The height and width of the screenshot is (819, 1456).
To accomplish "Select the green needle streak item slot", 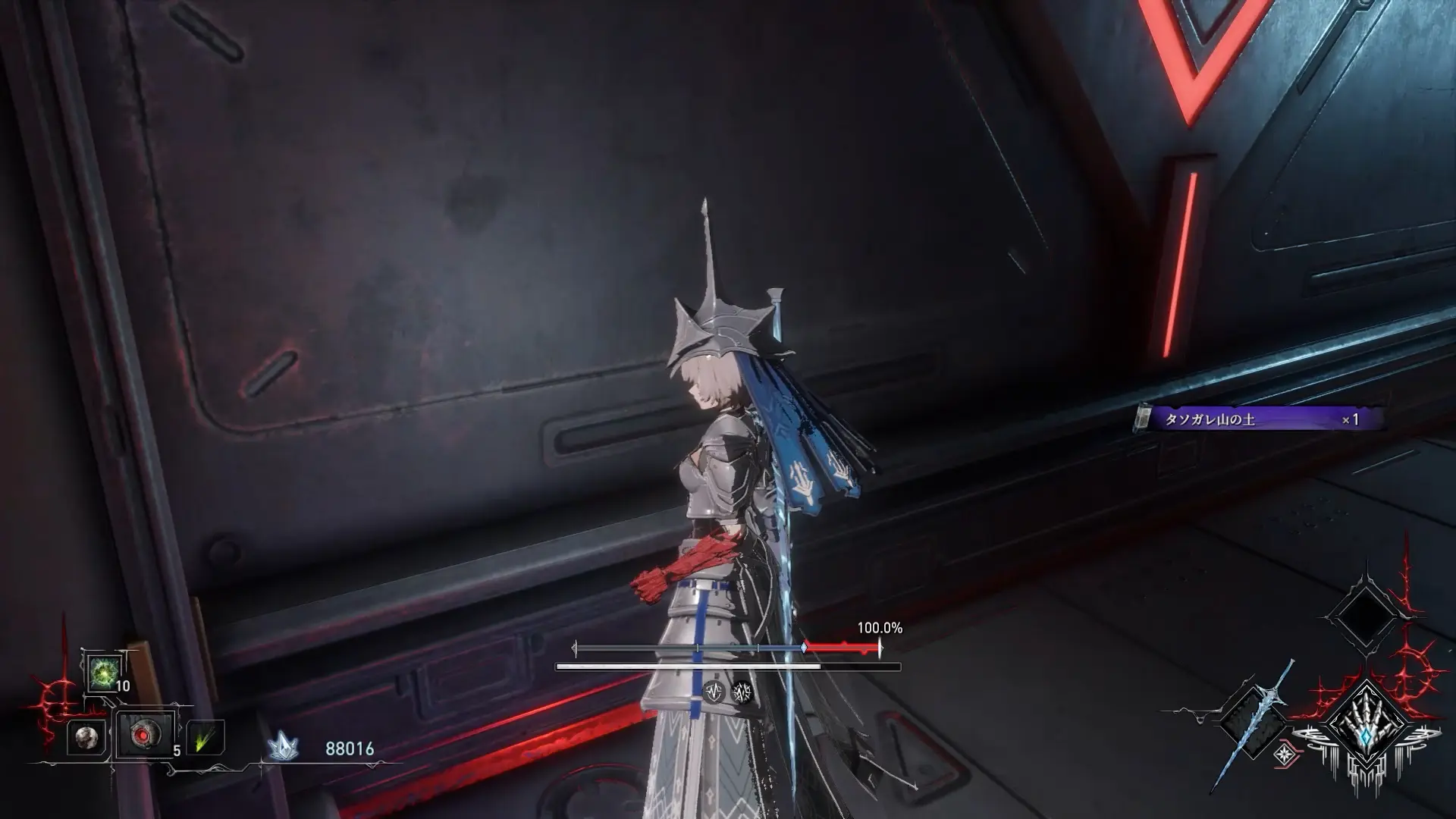I will click(x=204, y=737).
